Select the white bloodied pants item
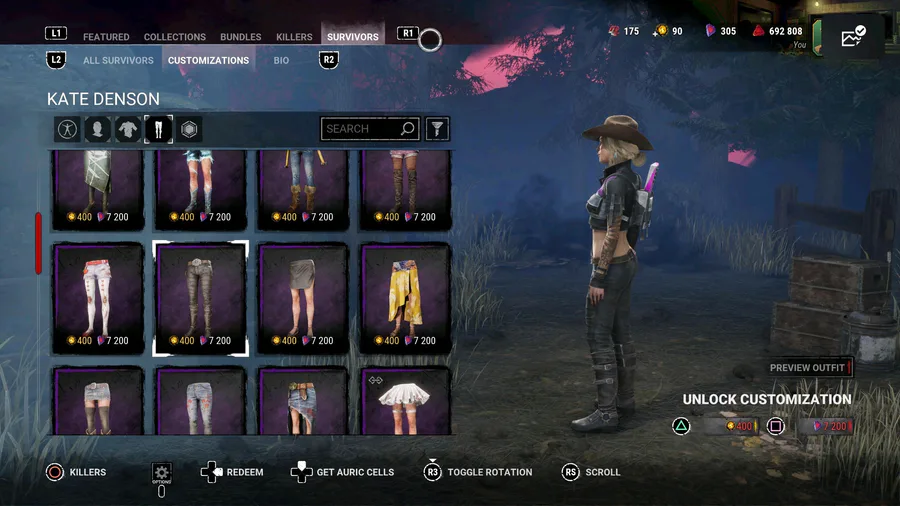 (x=99, y=297)
